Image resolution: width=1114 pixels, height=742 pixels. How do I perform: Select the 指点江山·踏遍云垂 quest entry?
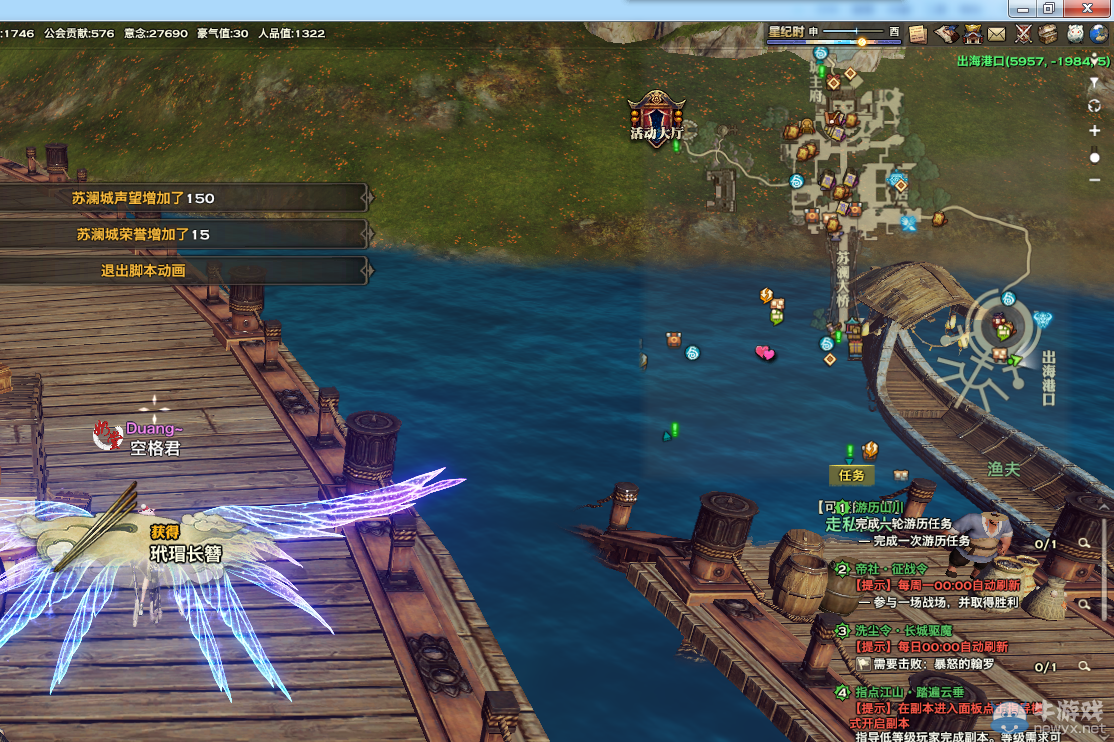coord(909,692)
